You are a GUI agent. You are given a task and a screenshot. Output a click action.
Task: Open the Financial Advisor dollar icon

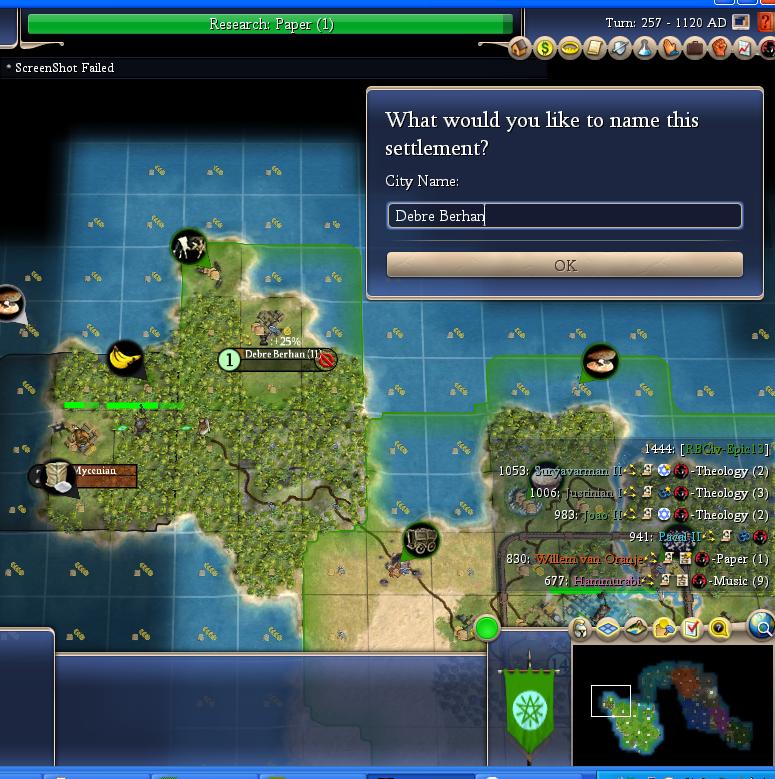tap(545, 48)
